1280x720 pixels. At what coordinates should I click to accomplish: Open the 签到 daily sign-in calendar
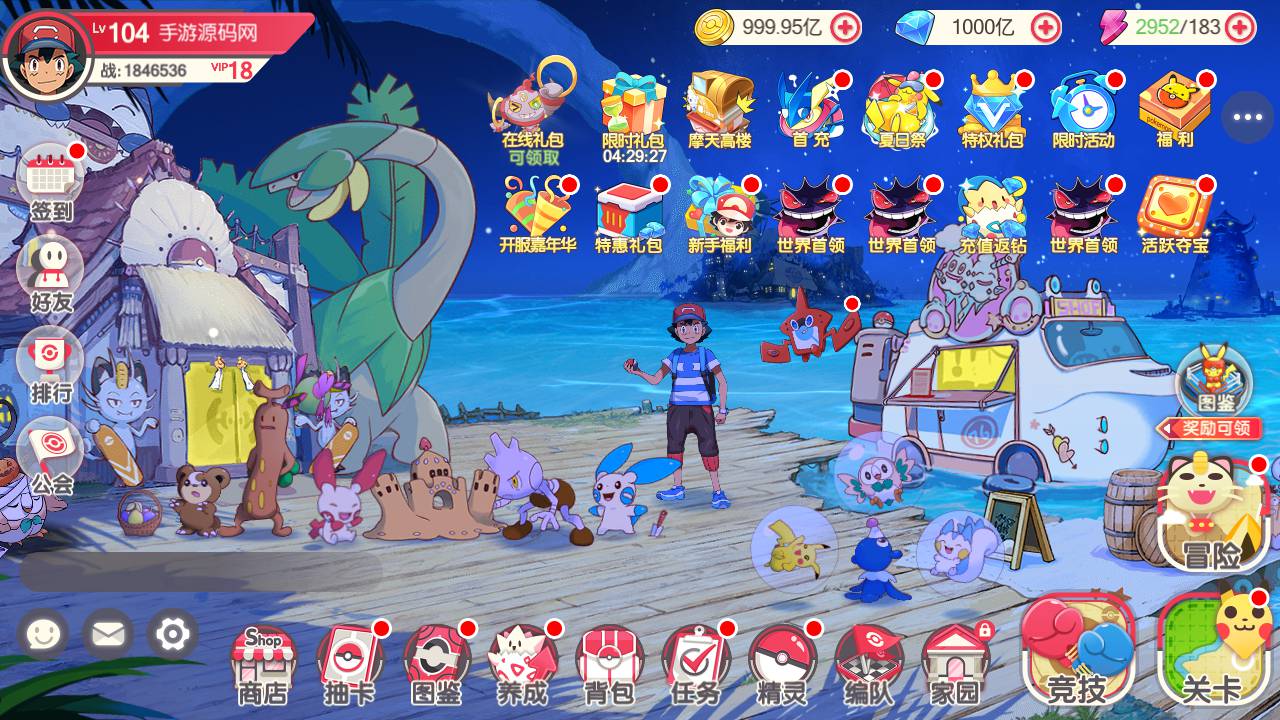(x=50, y=184)
